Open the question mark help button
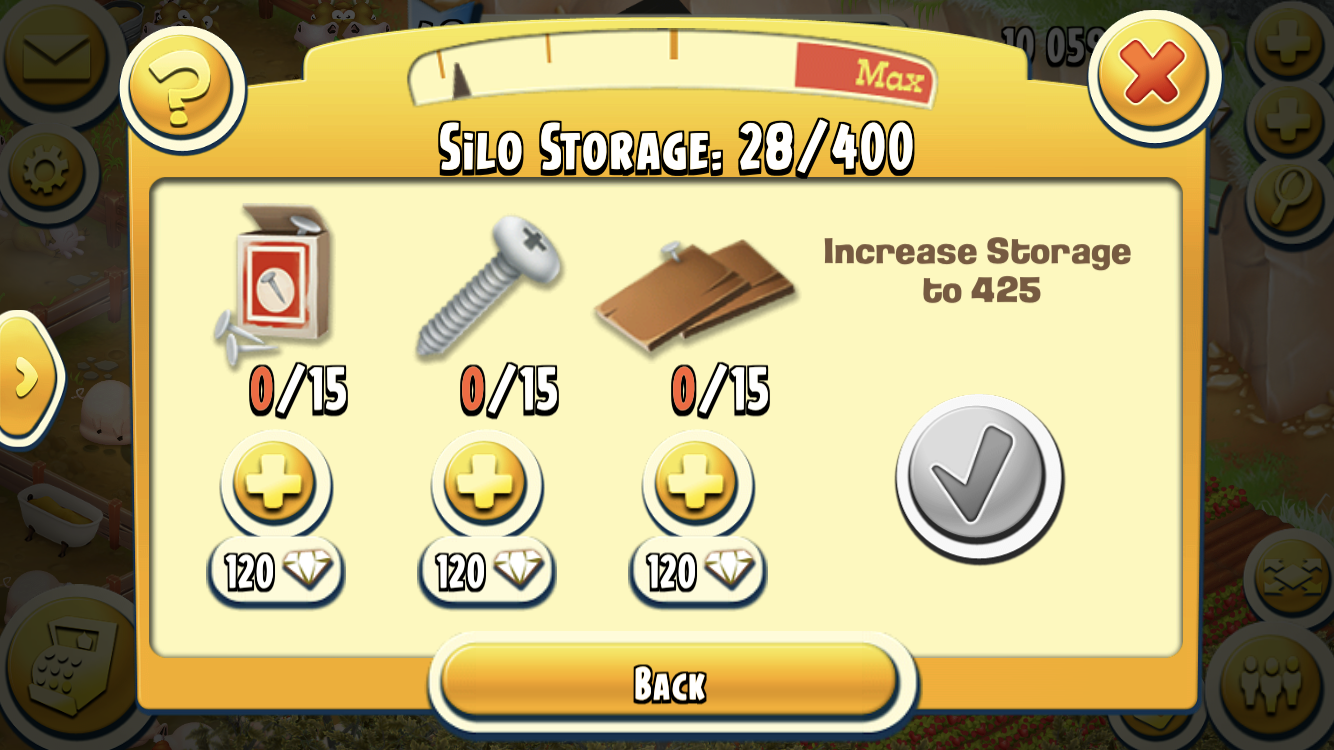 182,87
